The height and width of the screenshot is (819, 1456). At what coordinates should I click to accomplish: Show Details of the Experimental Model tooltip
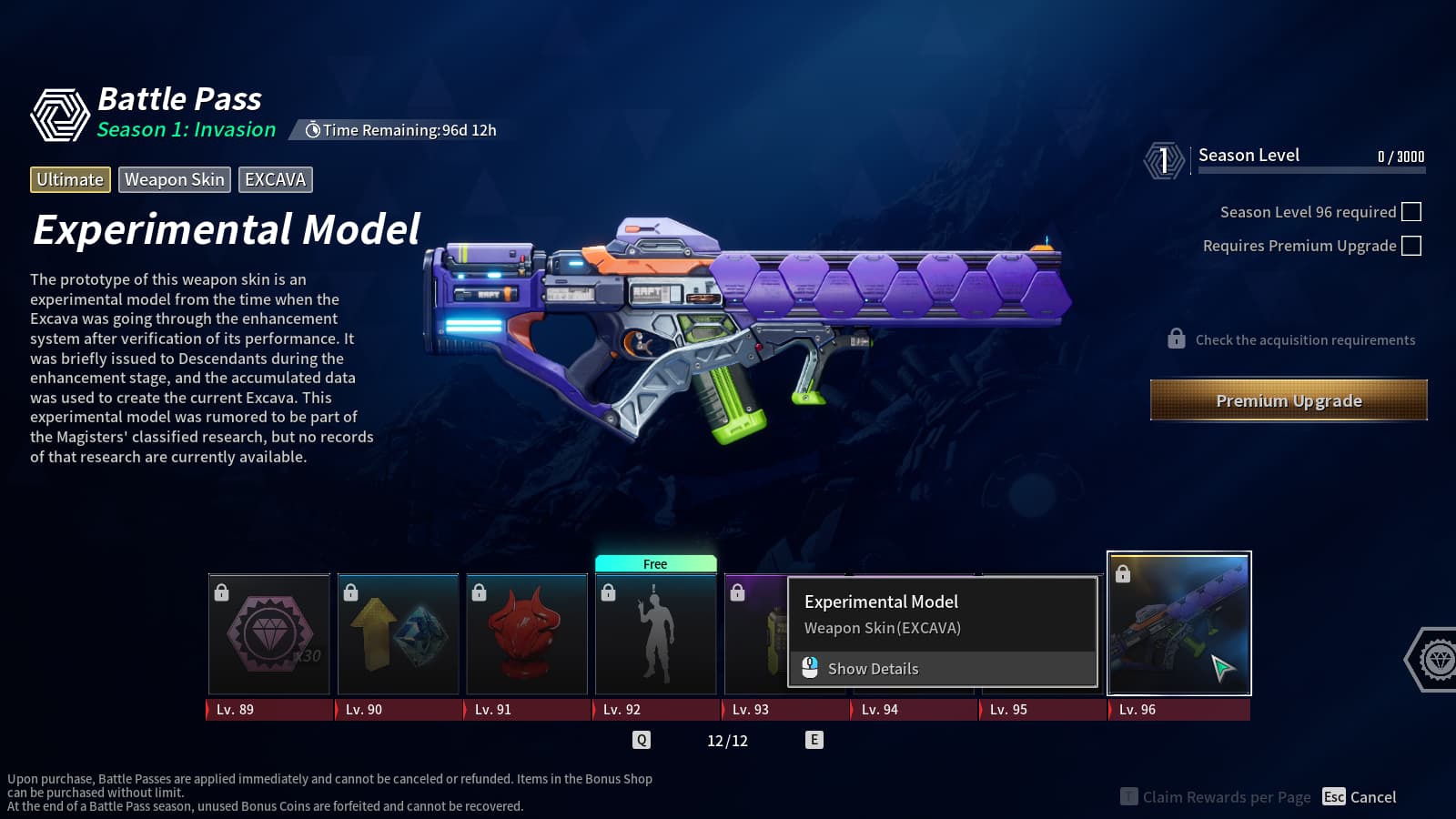click(x=872, y=669)
